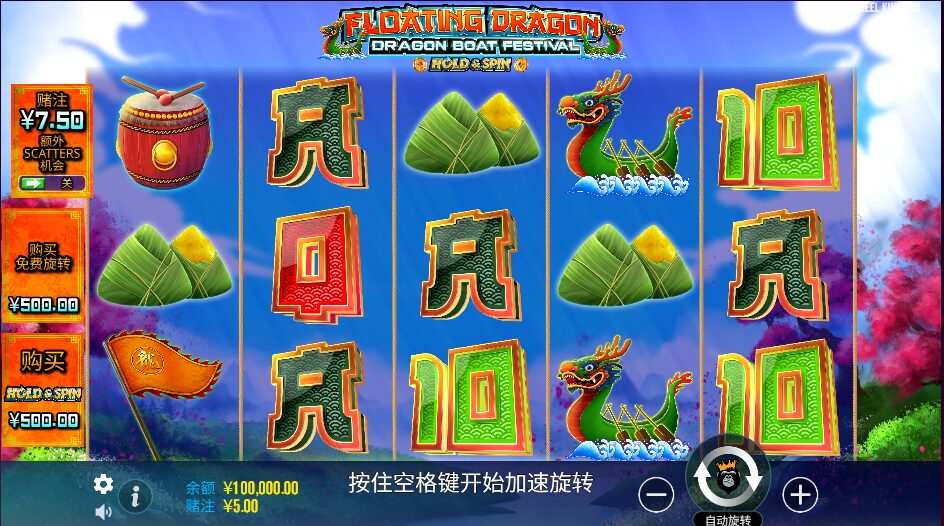This screenshot has height=526, width=944.
Task: Open the 自动旋转 autoplay options
Action: pyautogui.click(x=728, y=519)
